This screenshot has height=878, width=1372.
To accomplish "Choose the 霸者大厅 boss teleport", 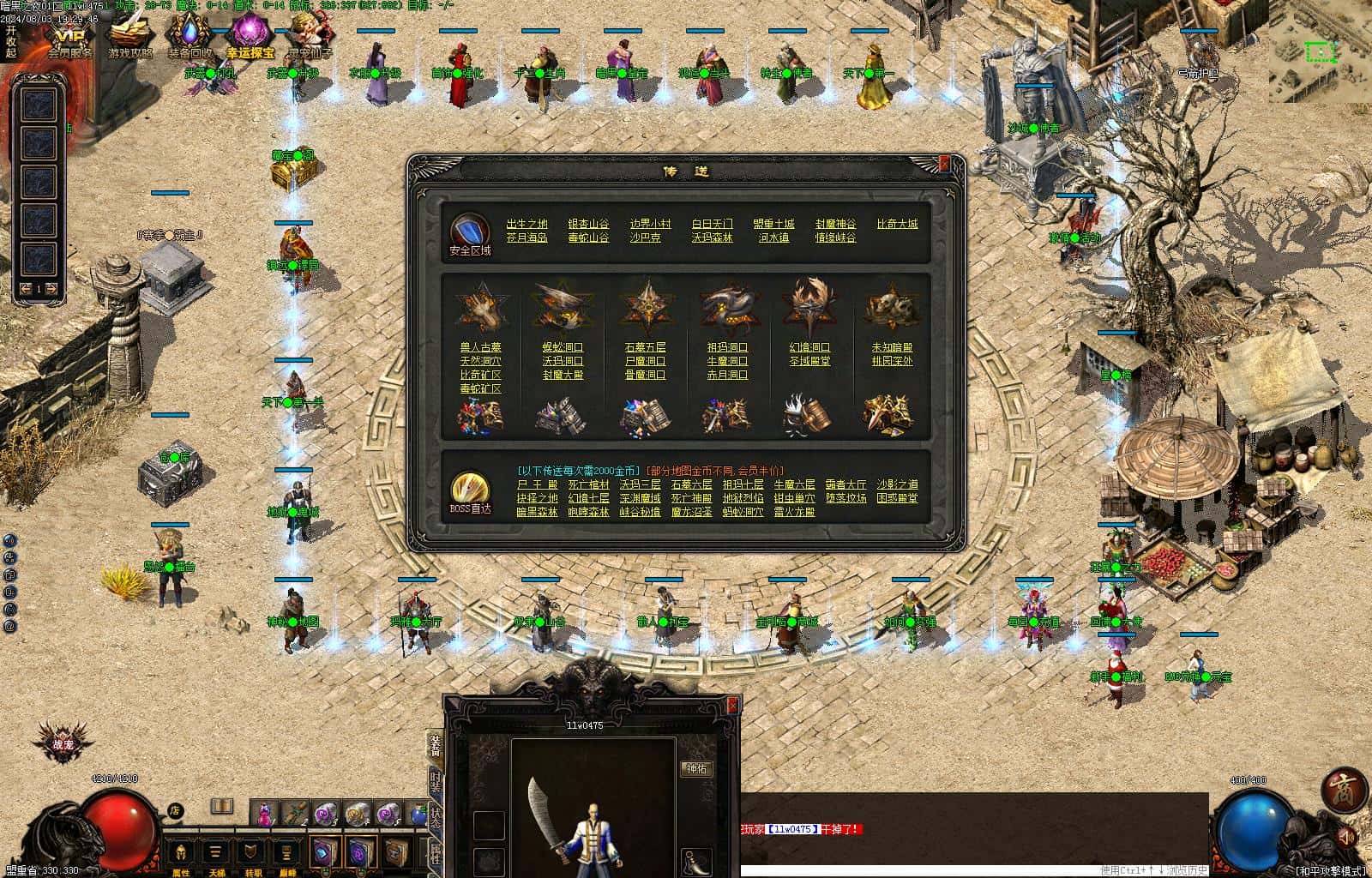I will click(845, 484).
